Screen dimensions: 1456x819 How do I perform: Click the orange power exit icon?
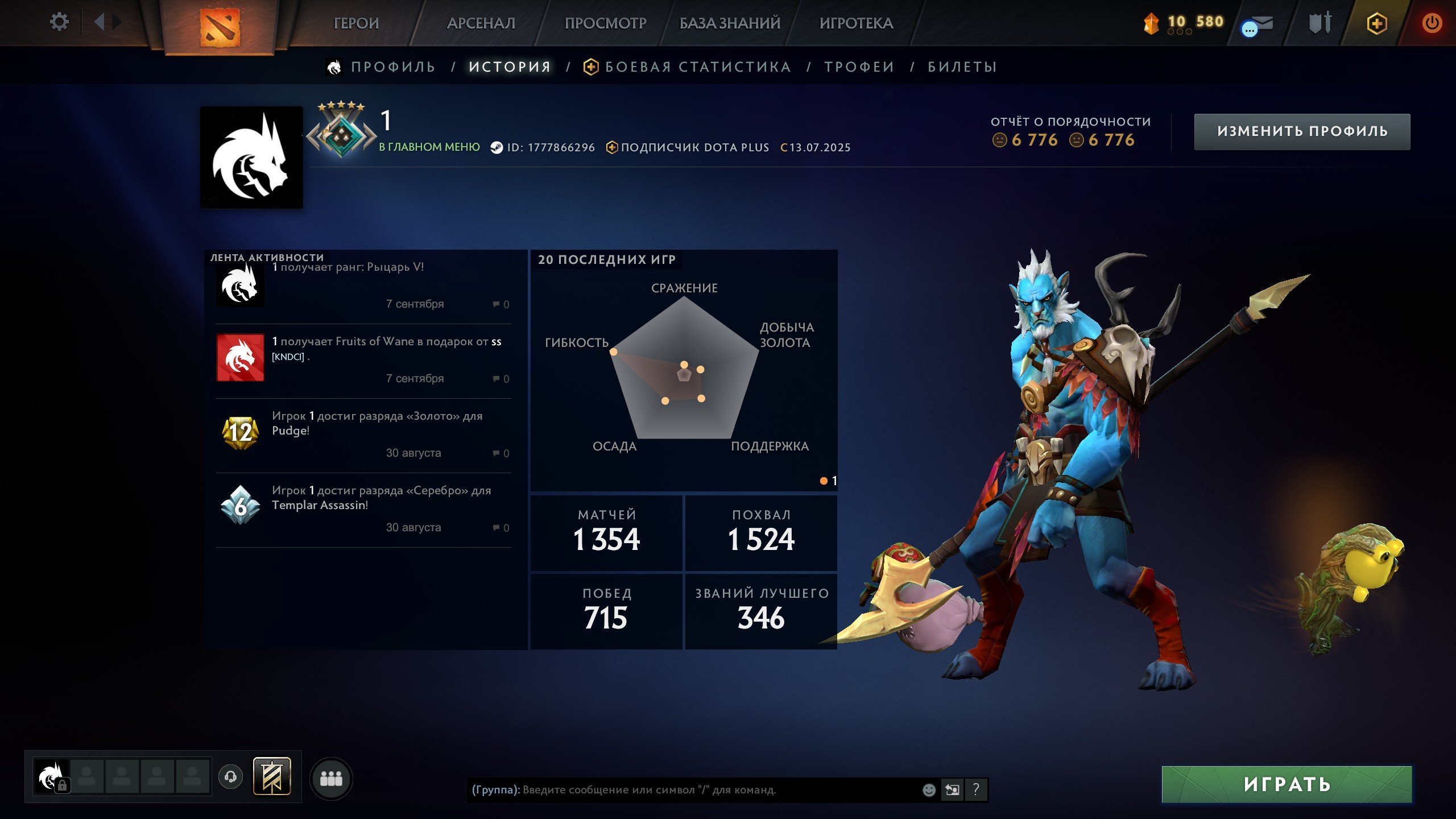(1433, 23)
